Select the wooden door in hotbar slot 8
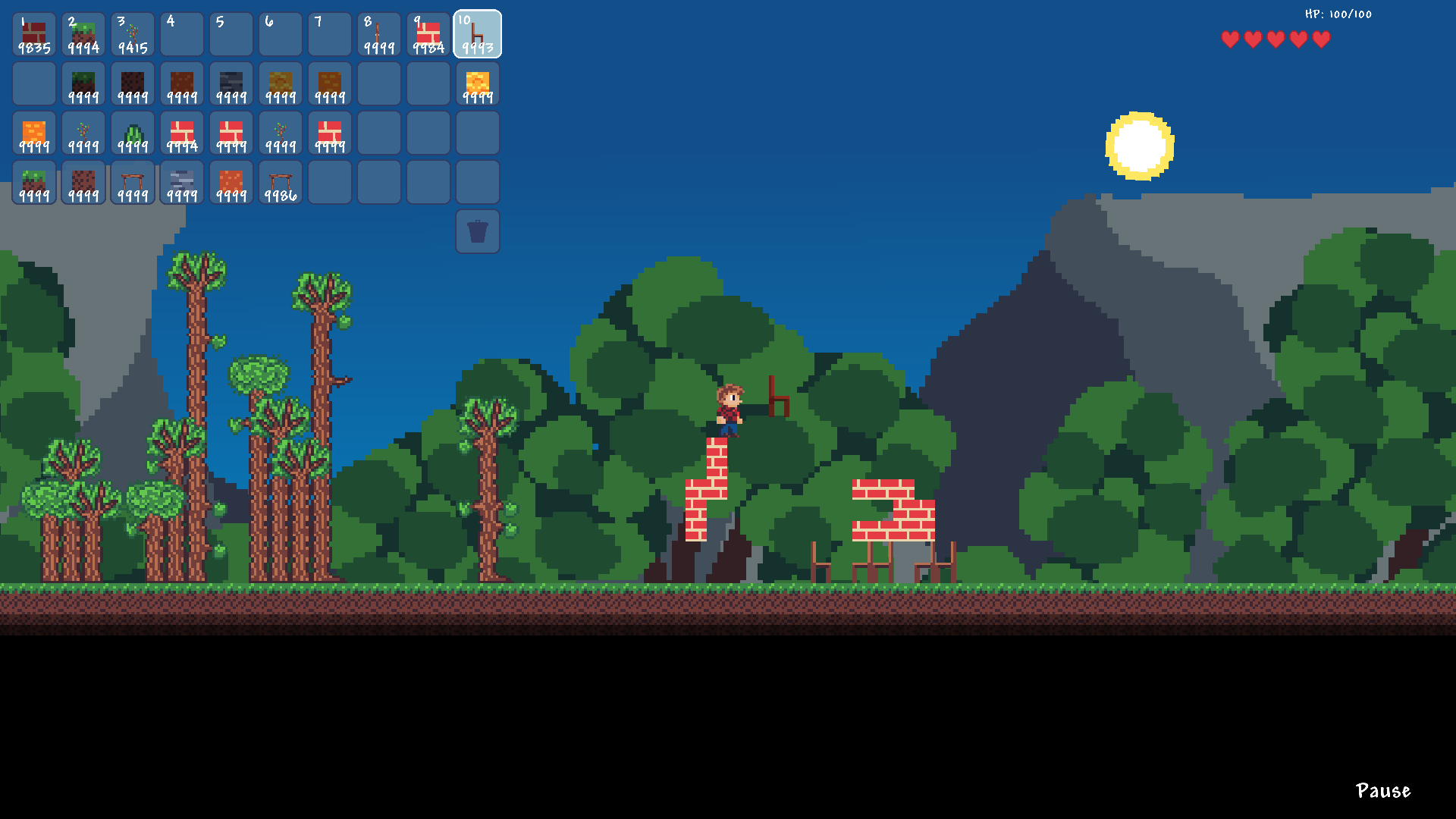 tap(379, 35)
